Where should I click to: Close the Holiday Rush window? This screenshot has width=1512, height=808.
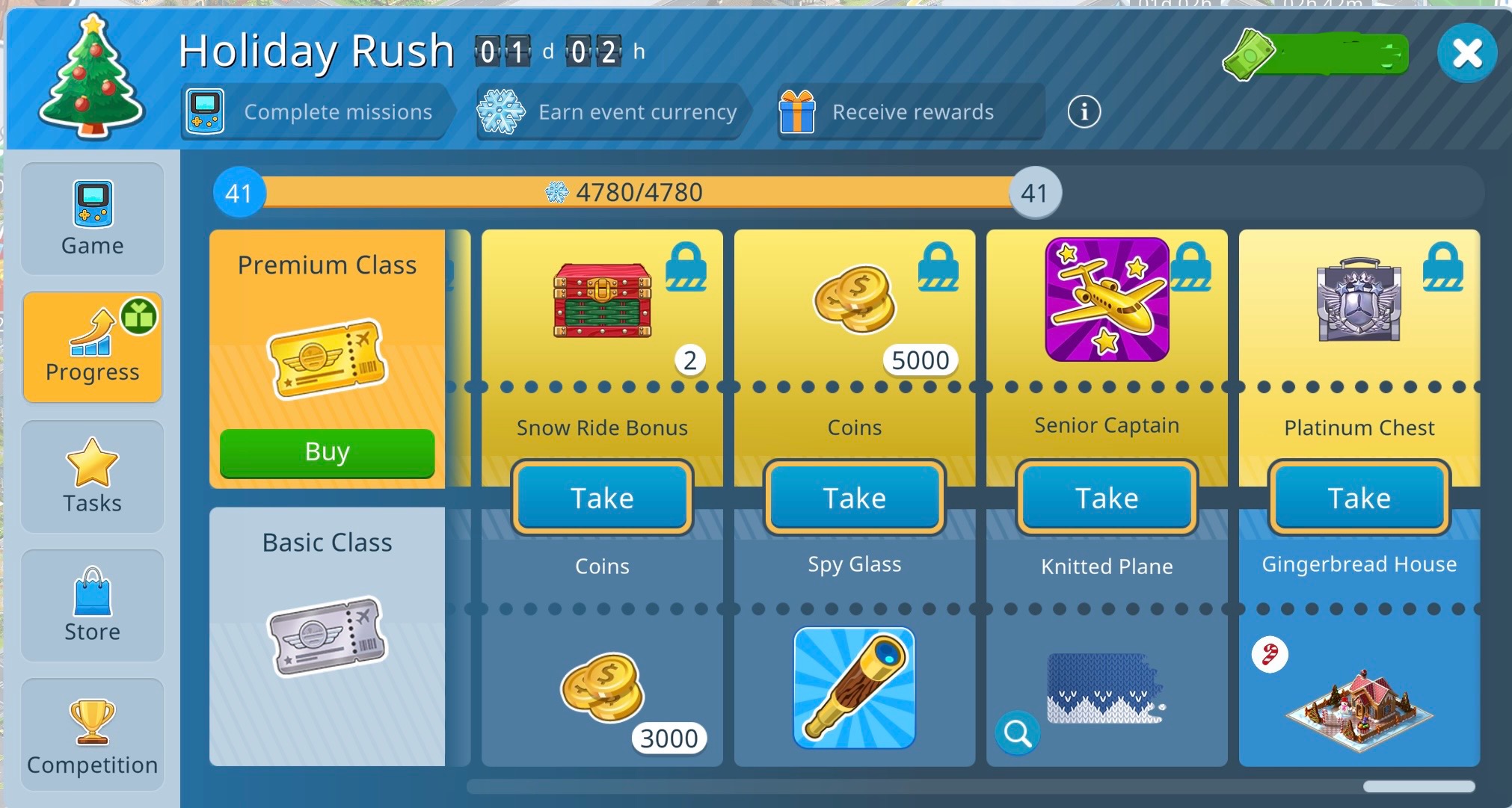[1466, 54]
